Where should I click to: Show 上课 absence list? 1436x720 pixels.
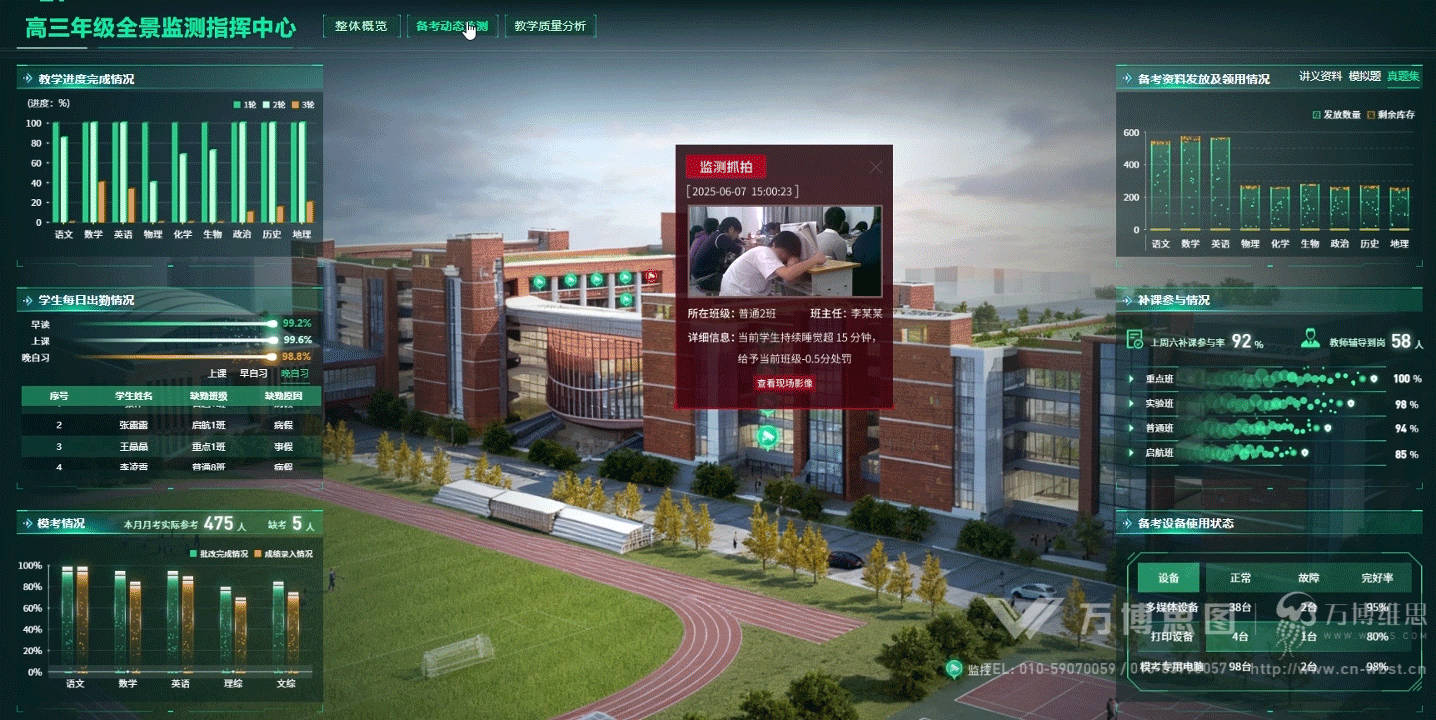coord(217,374)
